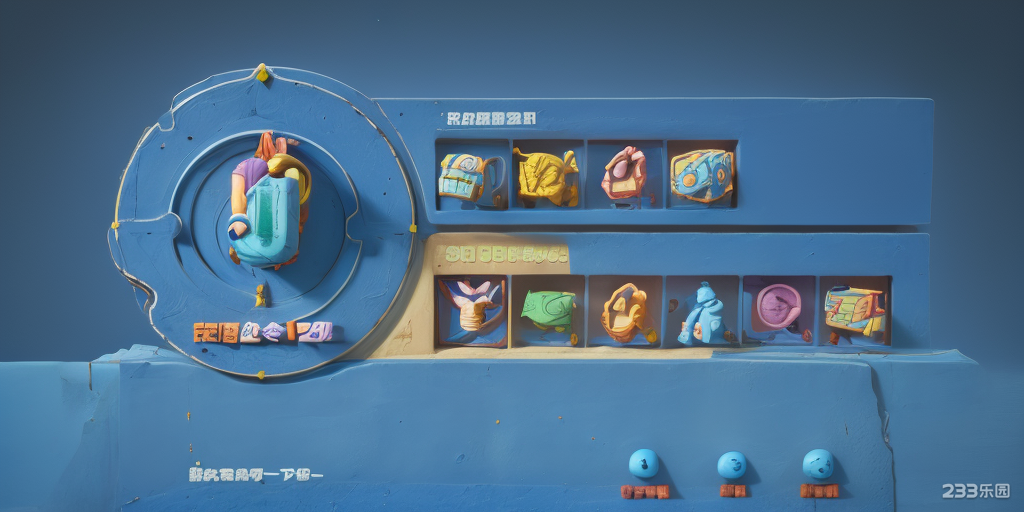Pick the pink mitten item slot
1024x512 pixels.
624,174
